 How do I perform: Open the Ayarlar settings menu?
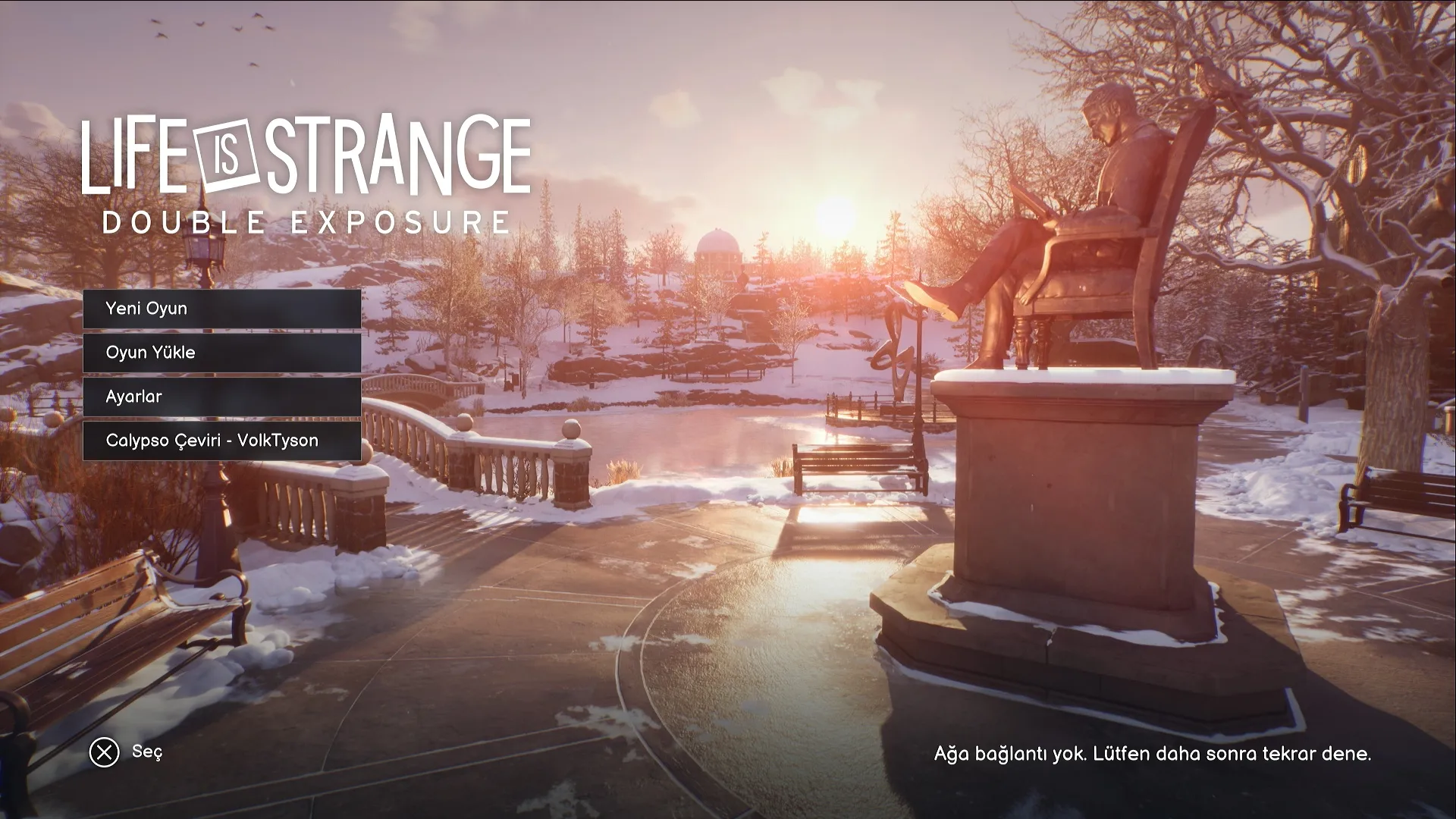click(221, 397)
